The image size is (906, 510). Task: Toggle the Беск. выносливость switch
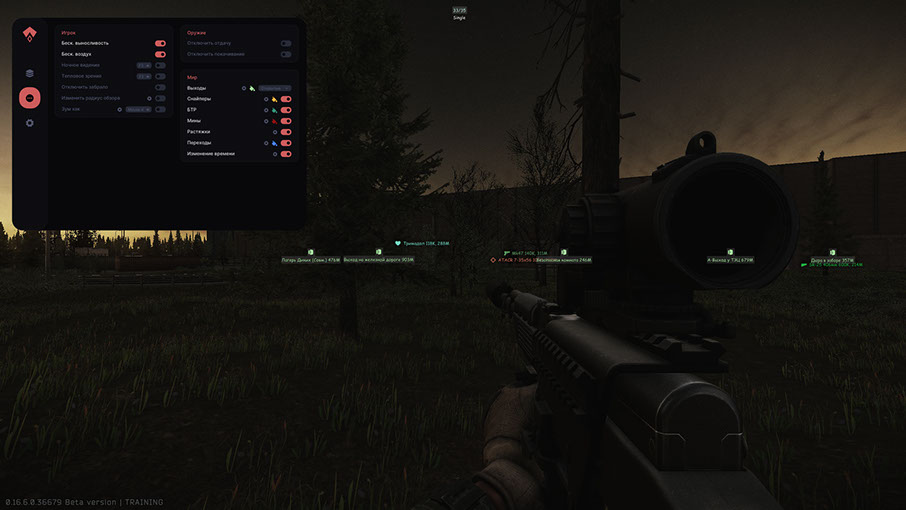160,44
